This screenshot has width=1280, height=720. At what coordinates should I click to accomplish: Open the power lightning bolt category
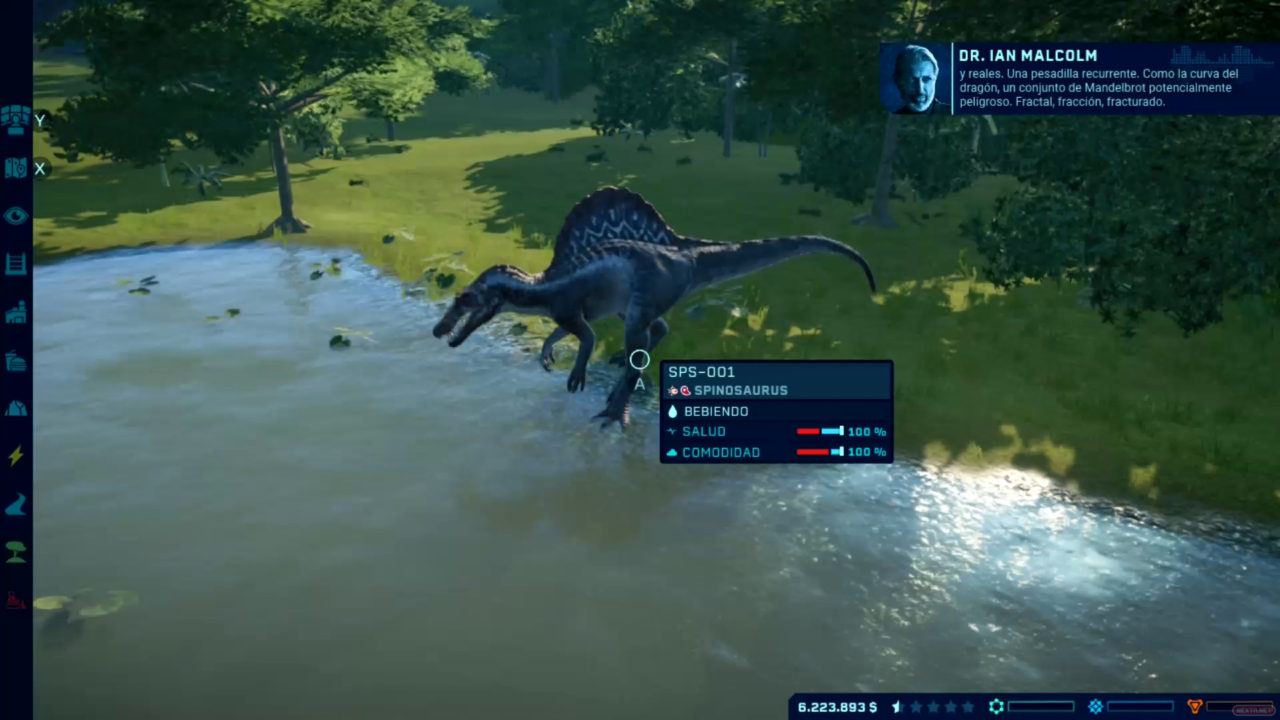point(15,456)
